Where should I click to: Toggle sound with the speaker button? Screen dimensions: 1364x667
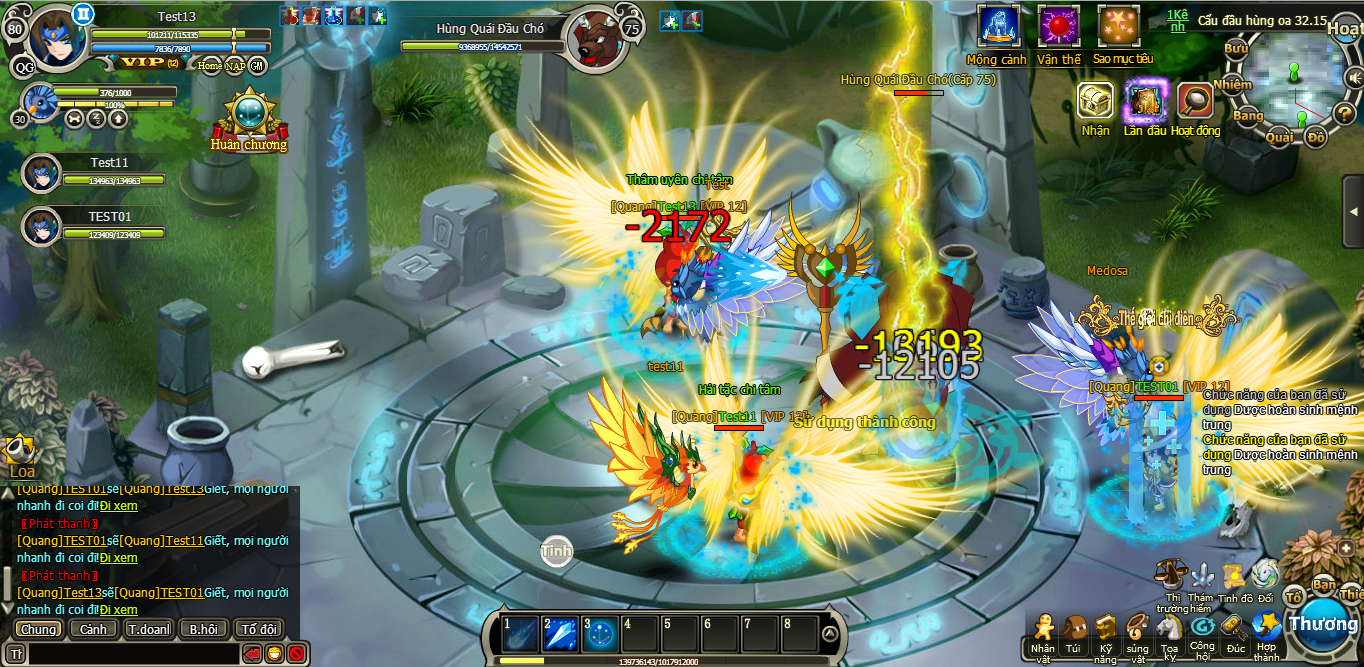pyautogui.click(x=1353, y=77)
